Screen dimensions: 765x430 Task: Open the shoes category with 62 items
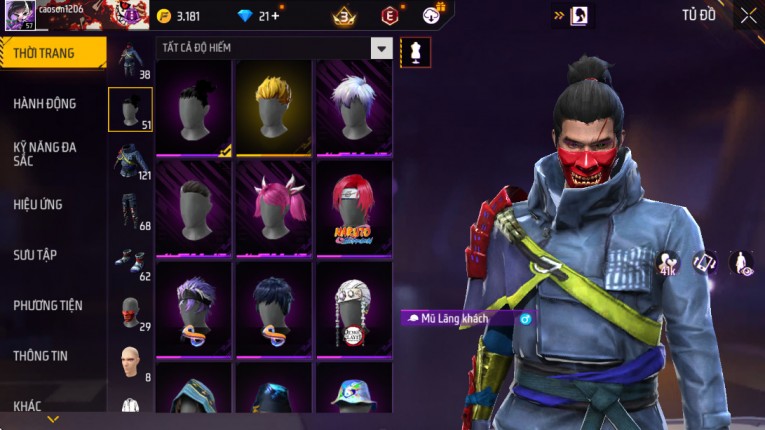click(x=130, y=262)
